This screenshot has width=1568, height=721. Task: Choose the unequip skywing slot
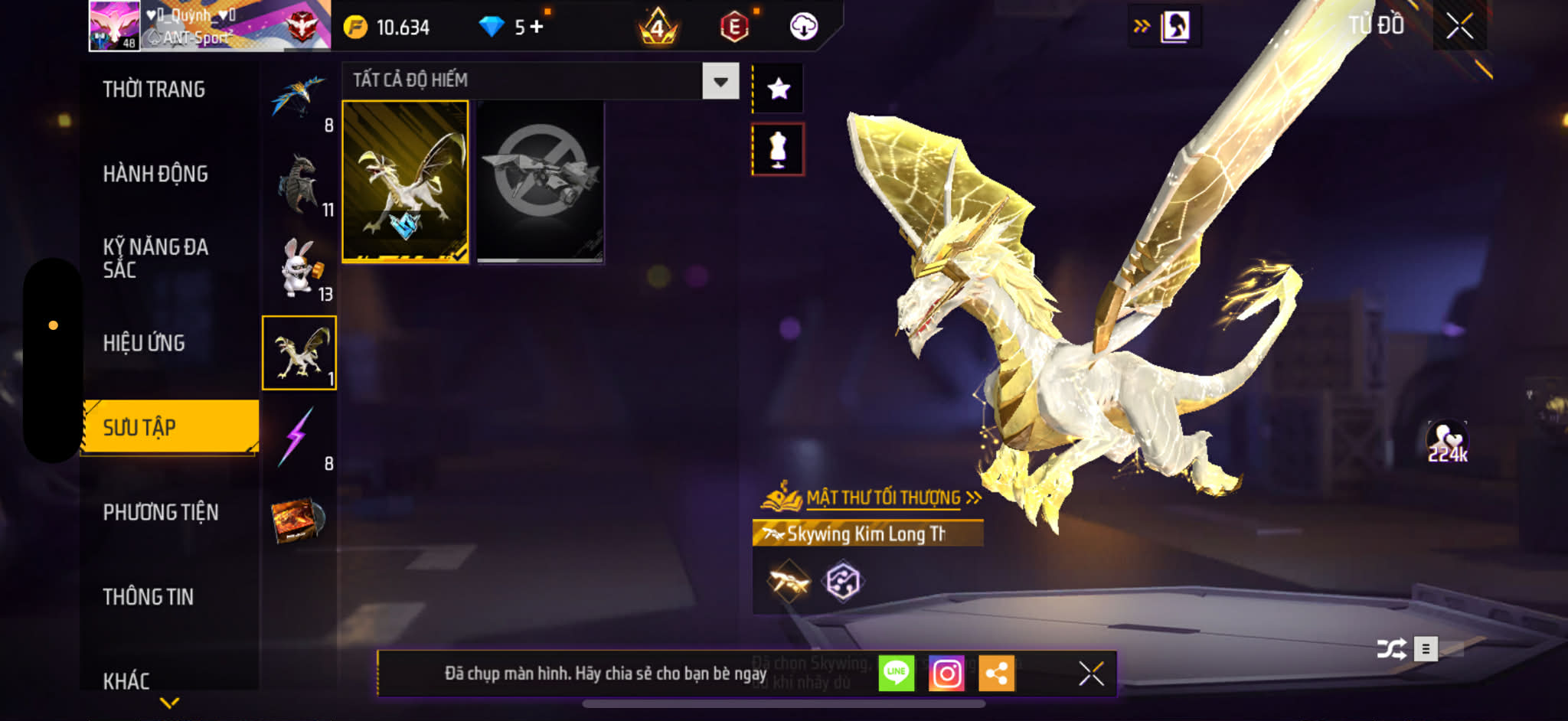pyautogui.click(x=540, y=181)
